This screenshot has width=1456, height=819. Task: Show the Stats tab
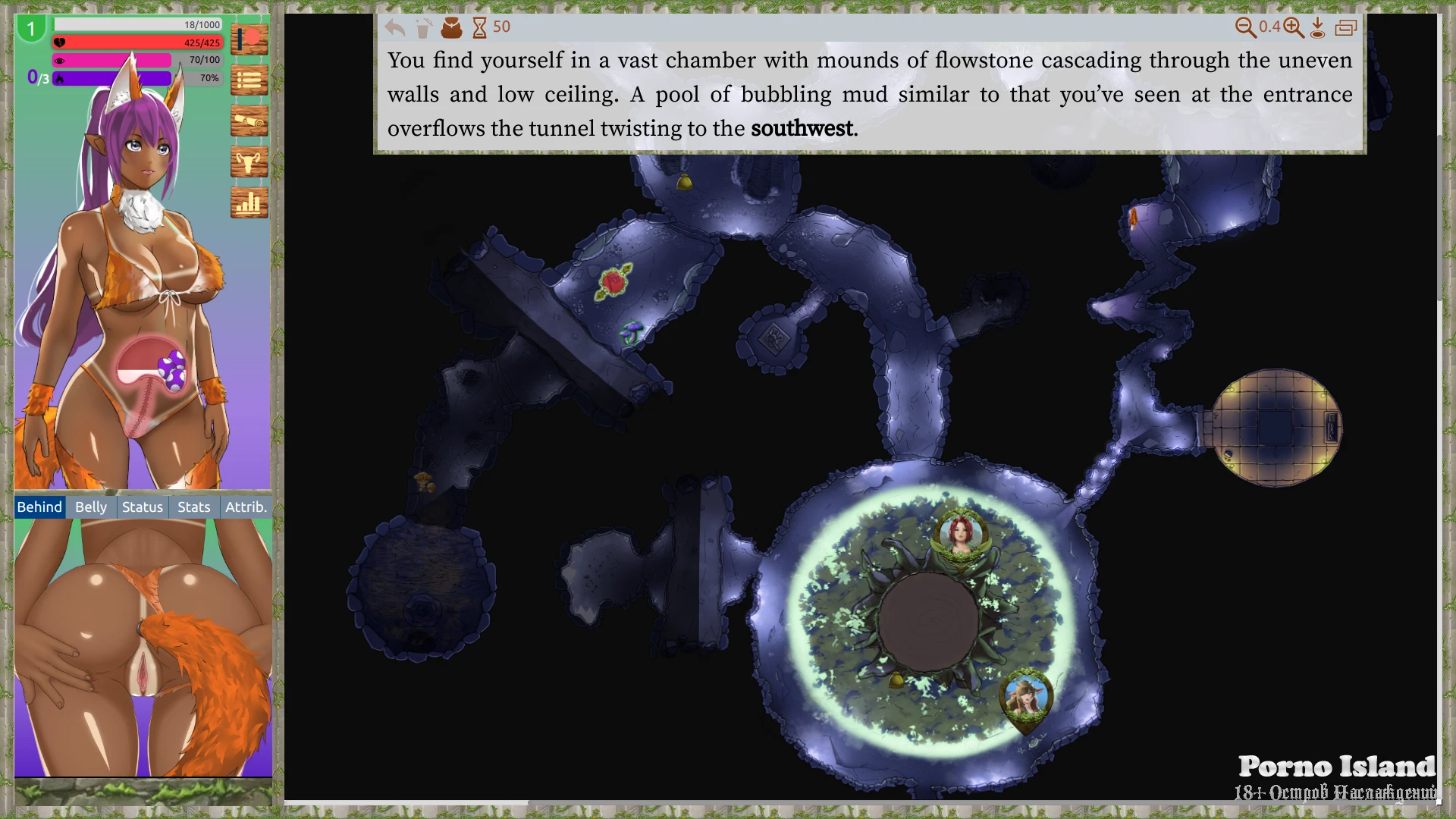click(193, 507)
